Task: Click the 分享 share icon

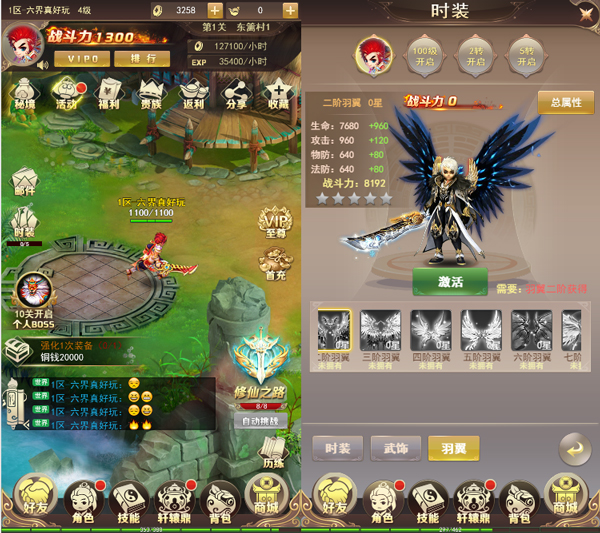Action: pyautogui.click(x=236, y=92)
